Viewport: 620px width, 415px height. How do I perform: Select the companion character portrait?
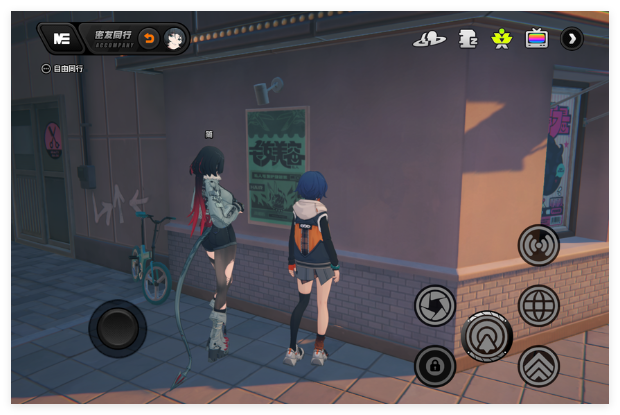coord(175,39)
